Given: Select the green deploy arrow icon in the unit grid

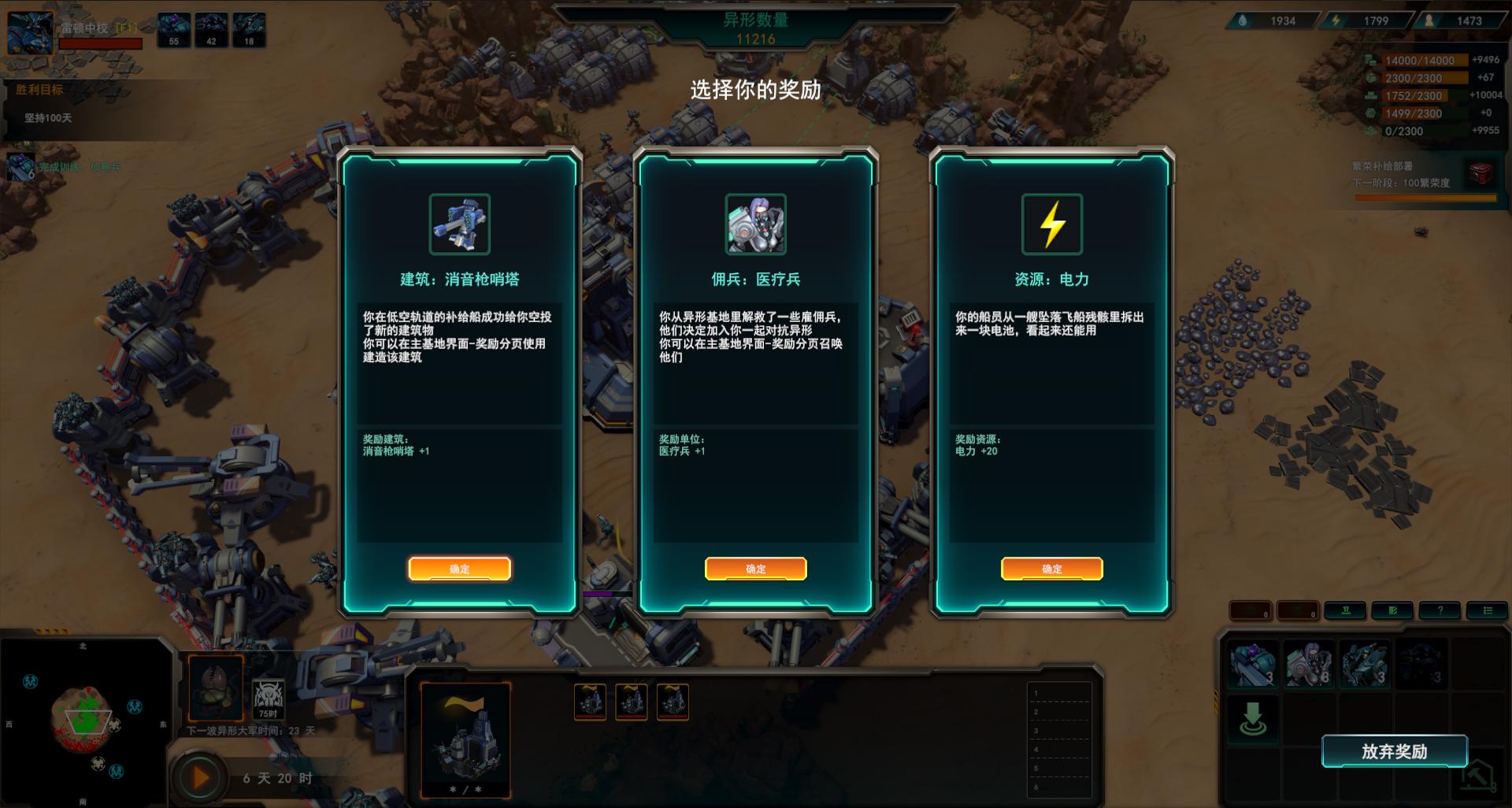Looking at the screenshot, I should pos(1254,717).
